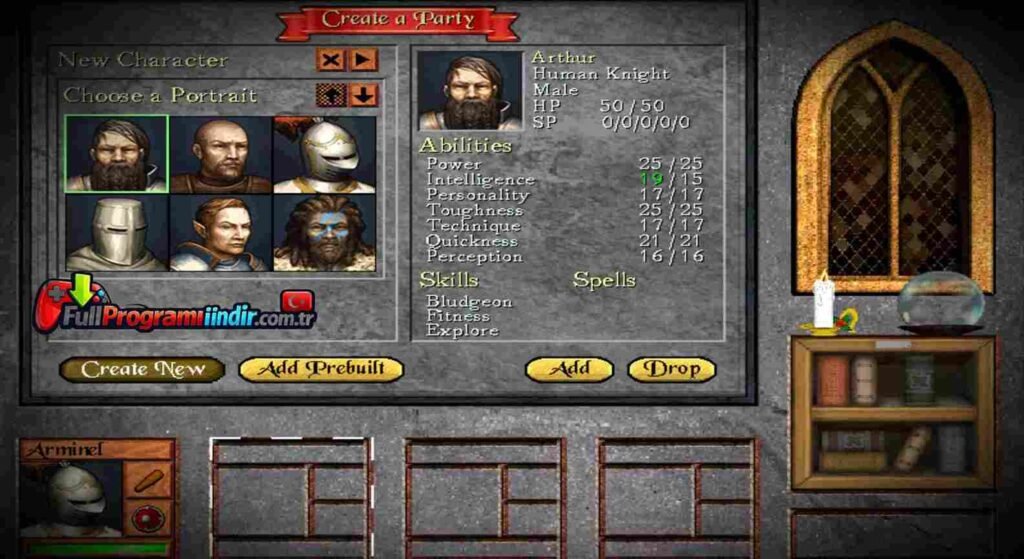Viewport: 1024px width, 559px height.
Task: Advance with the right arrow beside New Character
Action: (x=363, y=60)
